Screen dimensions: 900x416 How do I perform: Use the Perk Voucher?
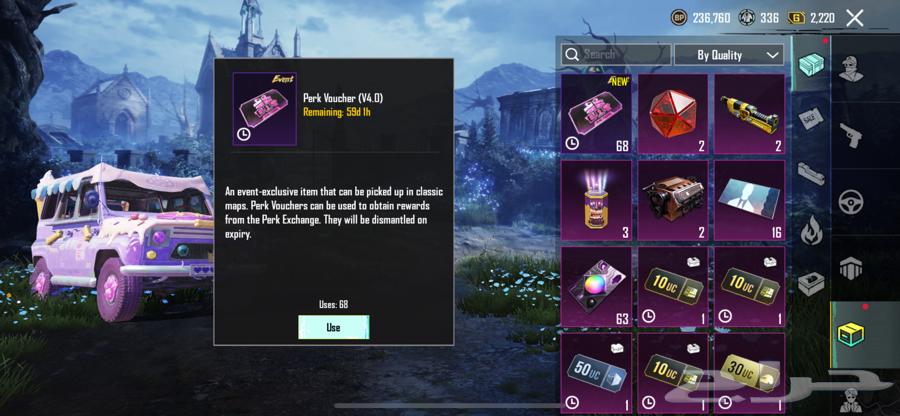333,327
